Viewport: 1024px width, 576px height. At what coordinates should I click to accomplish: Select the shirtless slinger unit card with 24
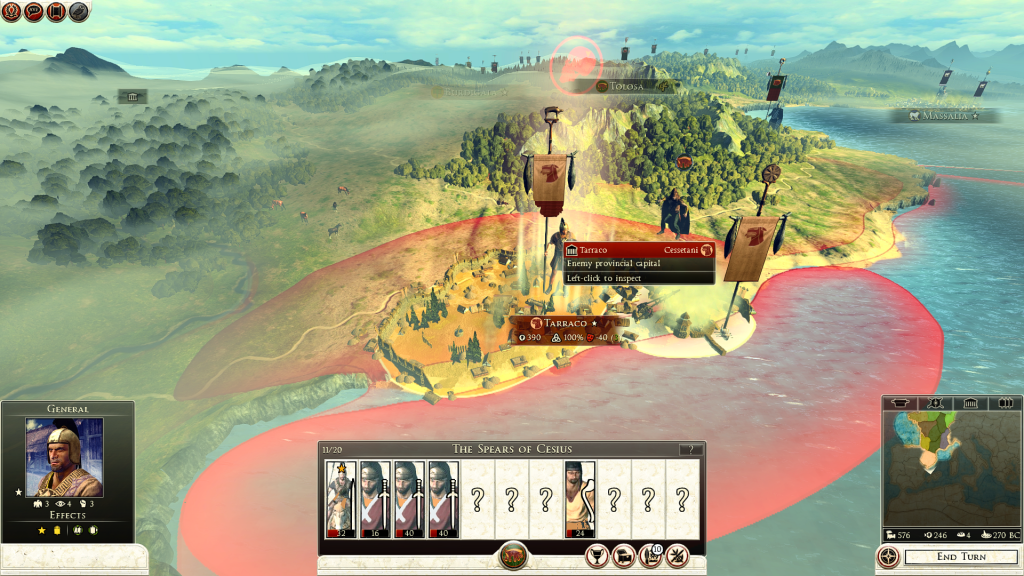tap(580, 498)
